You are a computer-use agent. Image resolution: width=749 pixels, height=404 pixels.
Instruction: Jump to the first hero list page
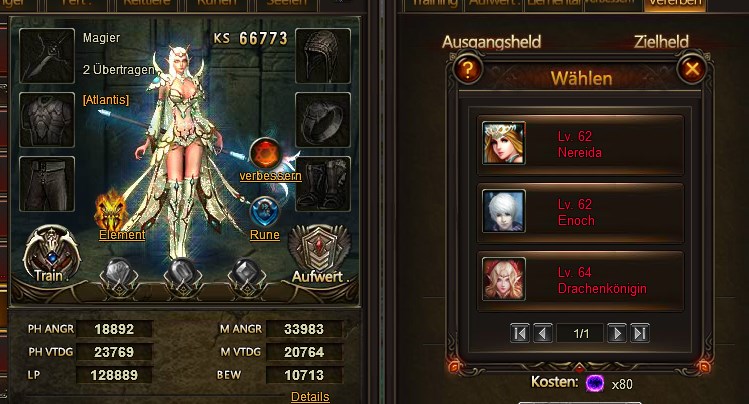(520, 333)
